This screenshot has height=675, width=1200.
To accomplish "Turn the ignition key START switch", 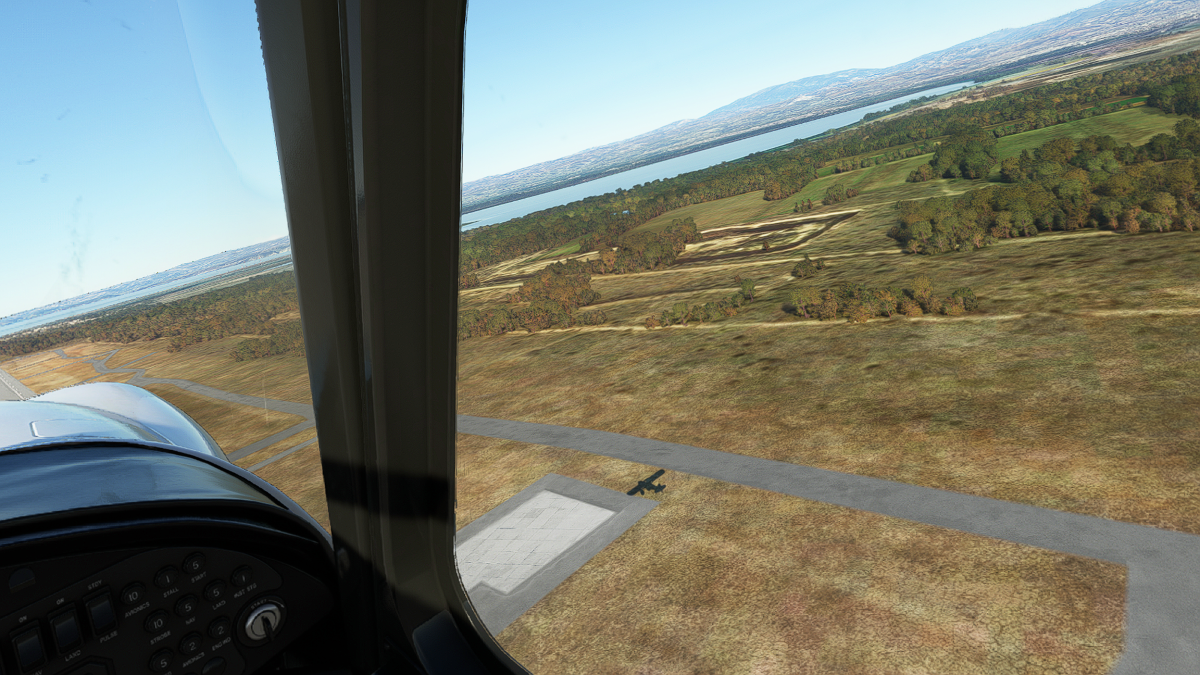I will point(263,620).
